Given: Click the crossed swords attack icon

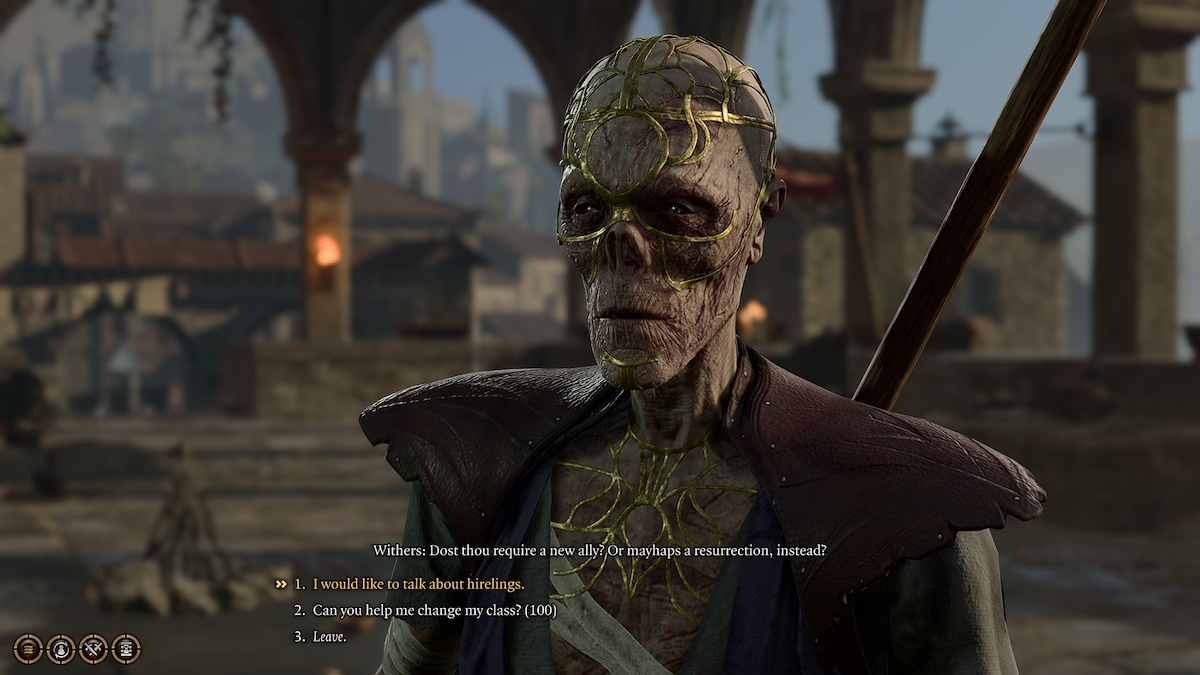Looking at the screenshot, I should (93, 649).
